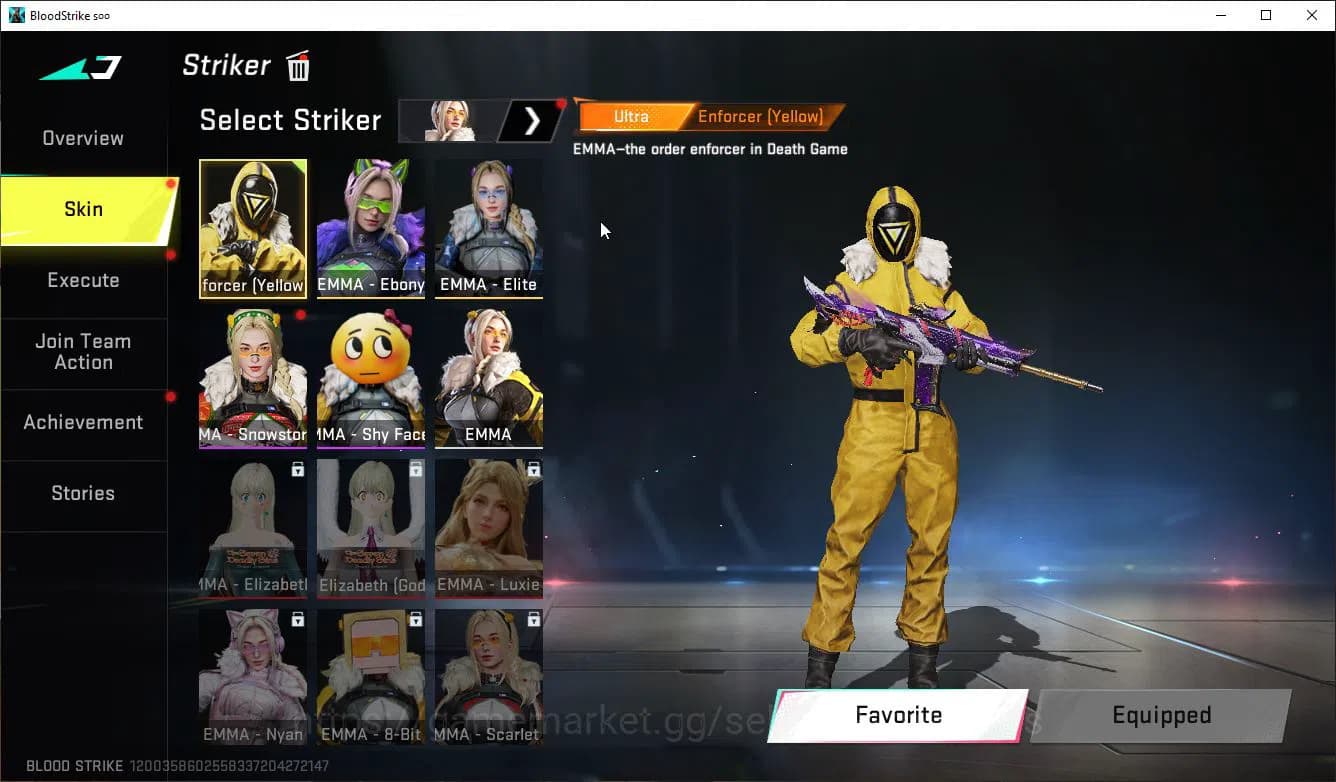
Task: Mark this skin as Favorite
Action: [x=898, y=715]
